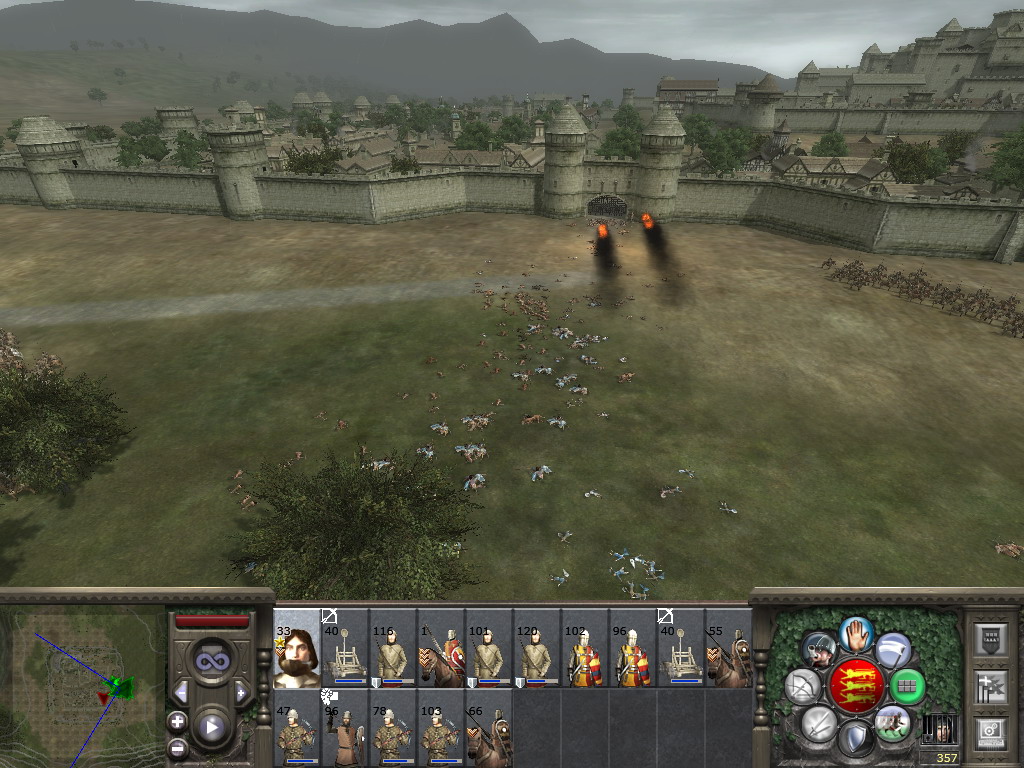This screenshot has width=1024, height=768.
Task: Select the 47-man archer unit card
Action: point(297,729)
